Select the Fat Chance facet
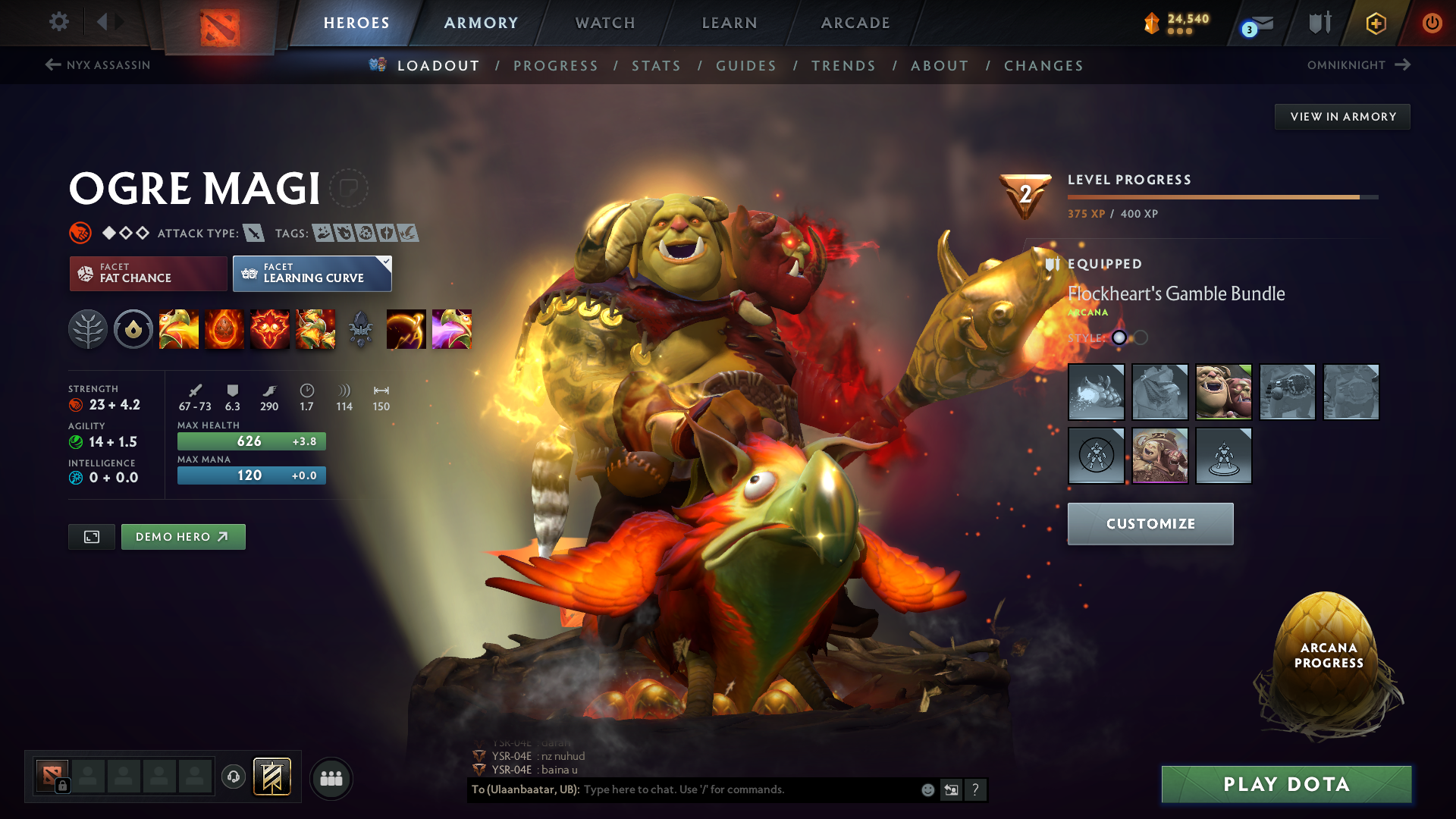Viewport: 1456px width, 819px height. pyautogui.click(x=148, y=274)
